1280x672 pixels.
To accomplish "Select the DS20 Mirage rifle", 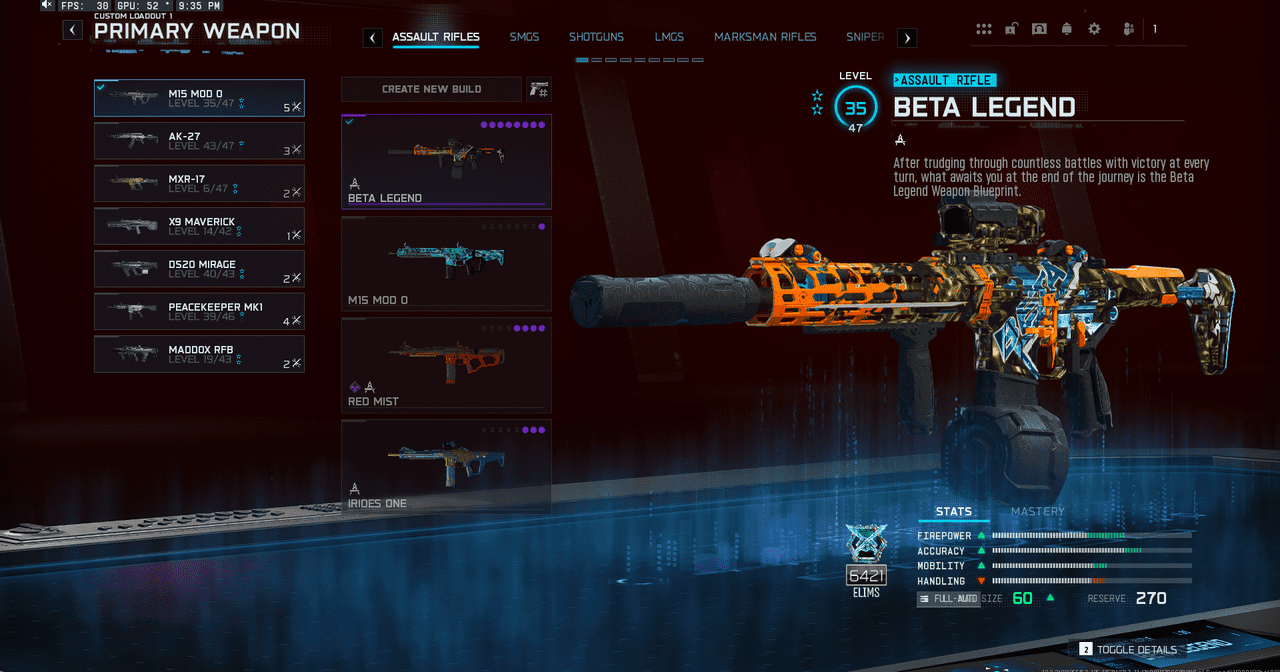I will click(199, 269).
